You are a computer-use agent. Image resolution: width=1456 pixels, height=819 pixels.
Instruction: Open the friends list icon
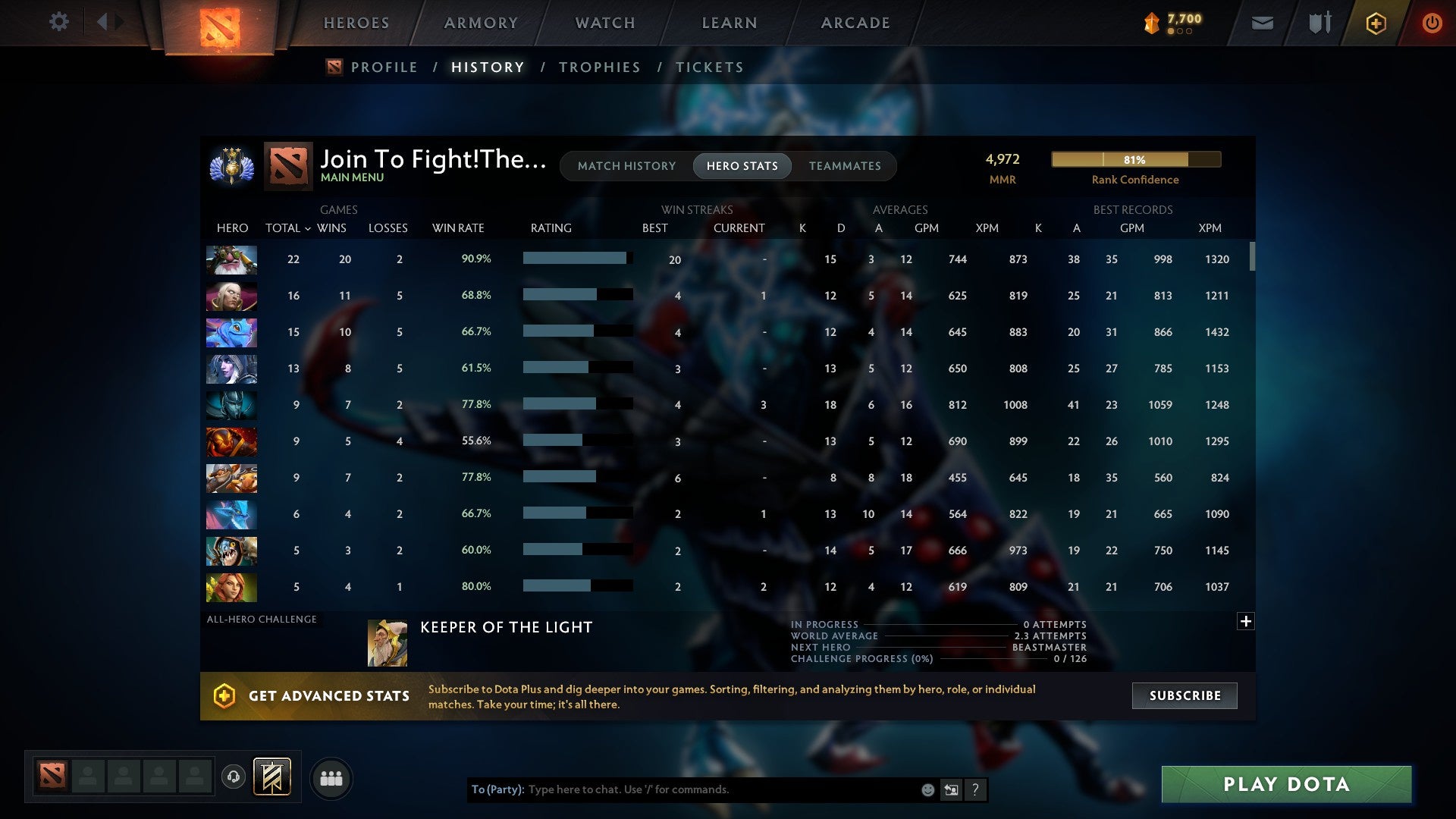click(331, 777)
